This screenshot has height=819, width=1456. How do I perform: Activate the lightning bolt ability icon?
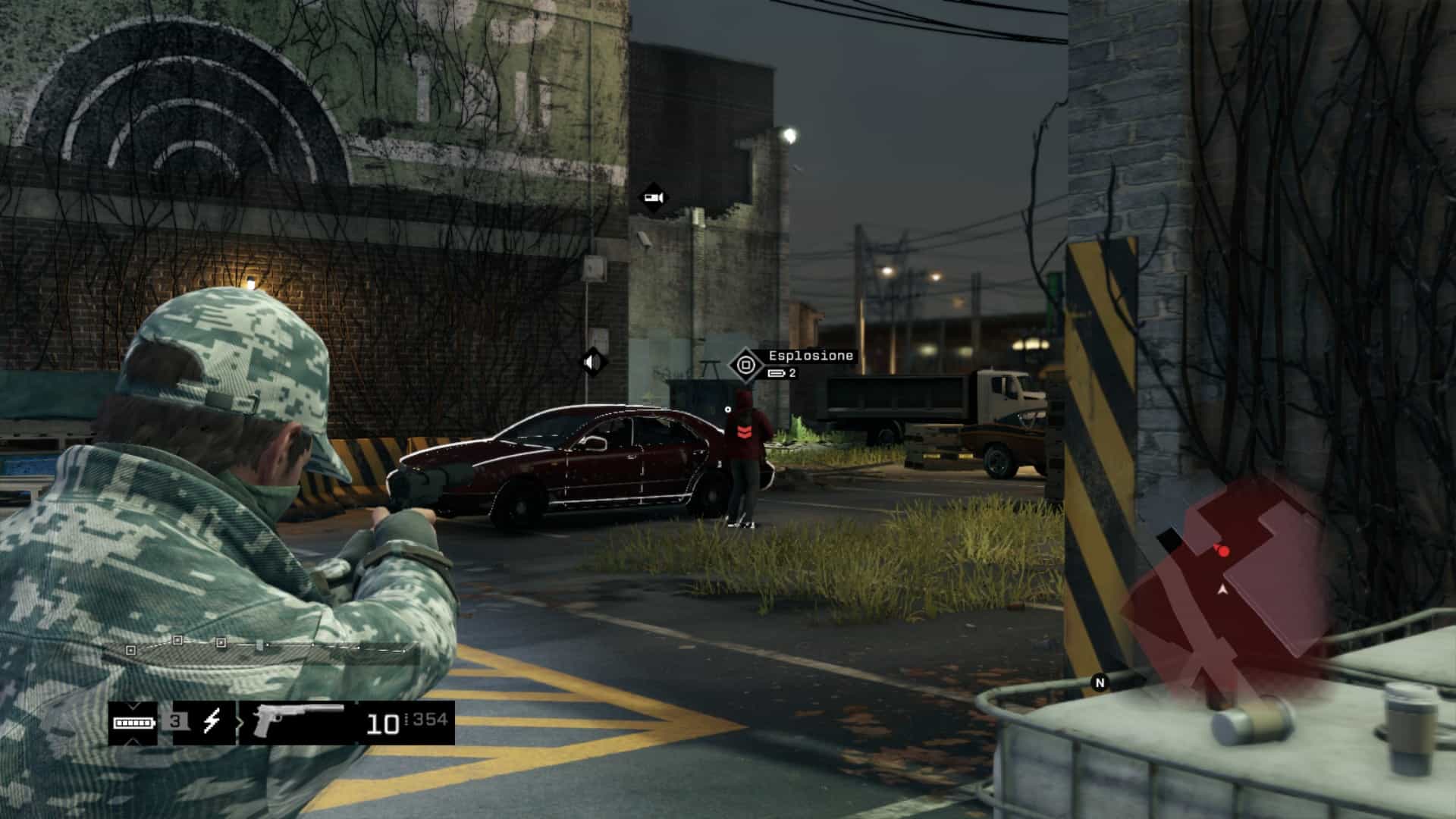click(212, 721)
